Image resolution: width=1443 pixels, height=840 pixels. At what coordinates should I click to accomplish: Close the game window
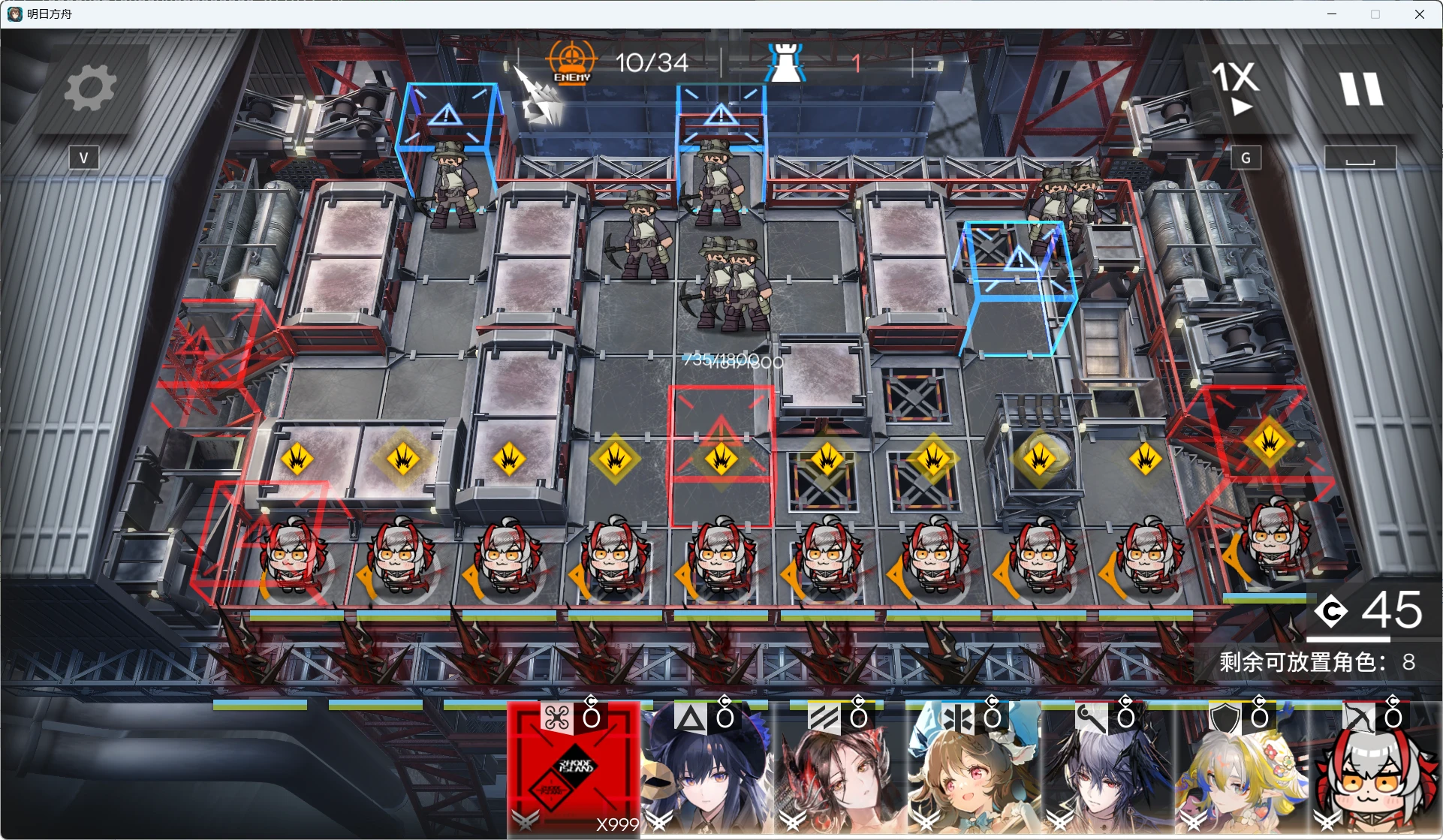tap(1419, 14)
